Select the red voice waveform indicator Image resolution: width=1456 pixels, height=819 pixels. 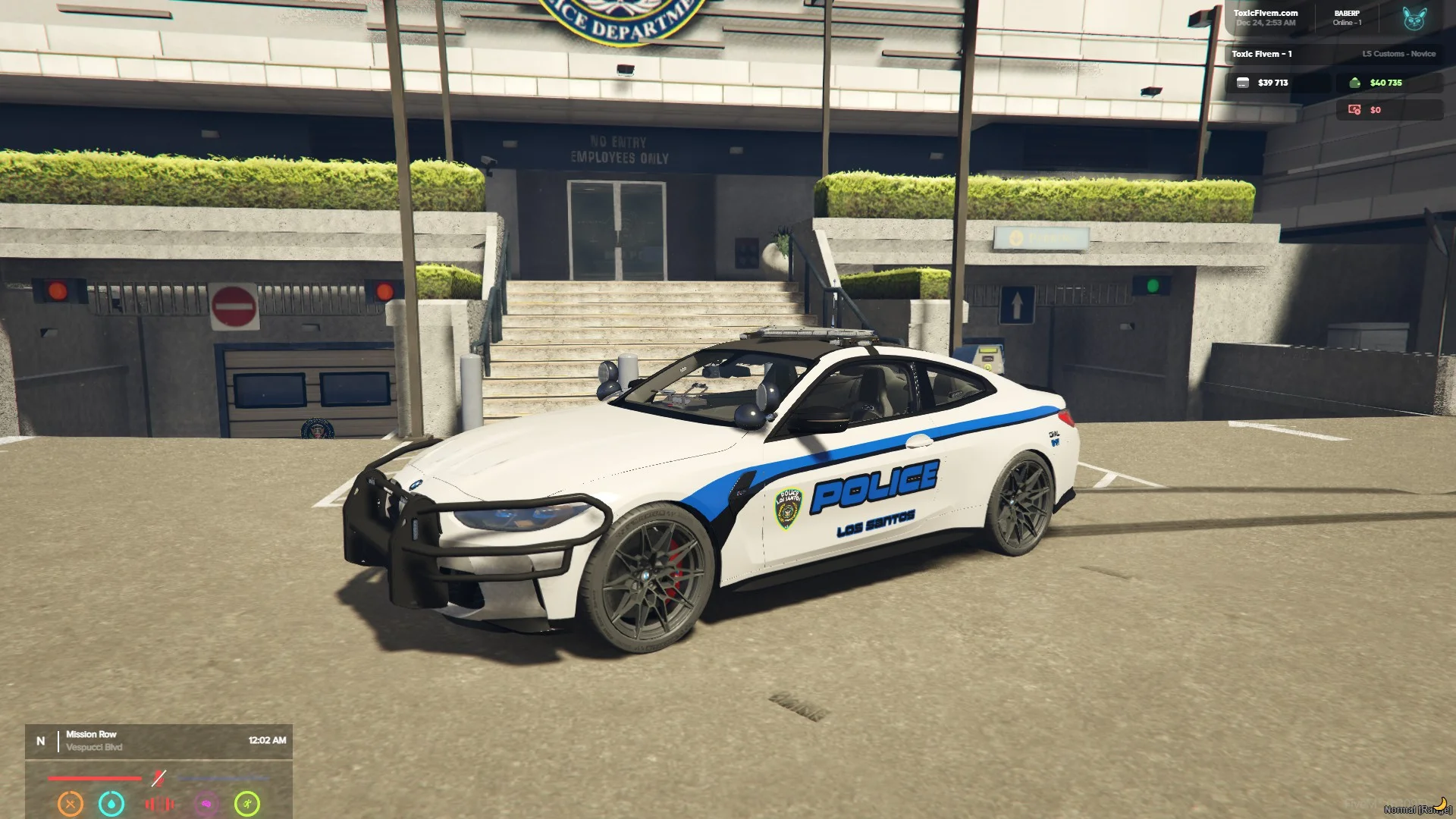(x=159, y=804)
